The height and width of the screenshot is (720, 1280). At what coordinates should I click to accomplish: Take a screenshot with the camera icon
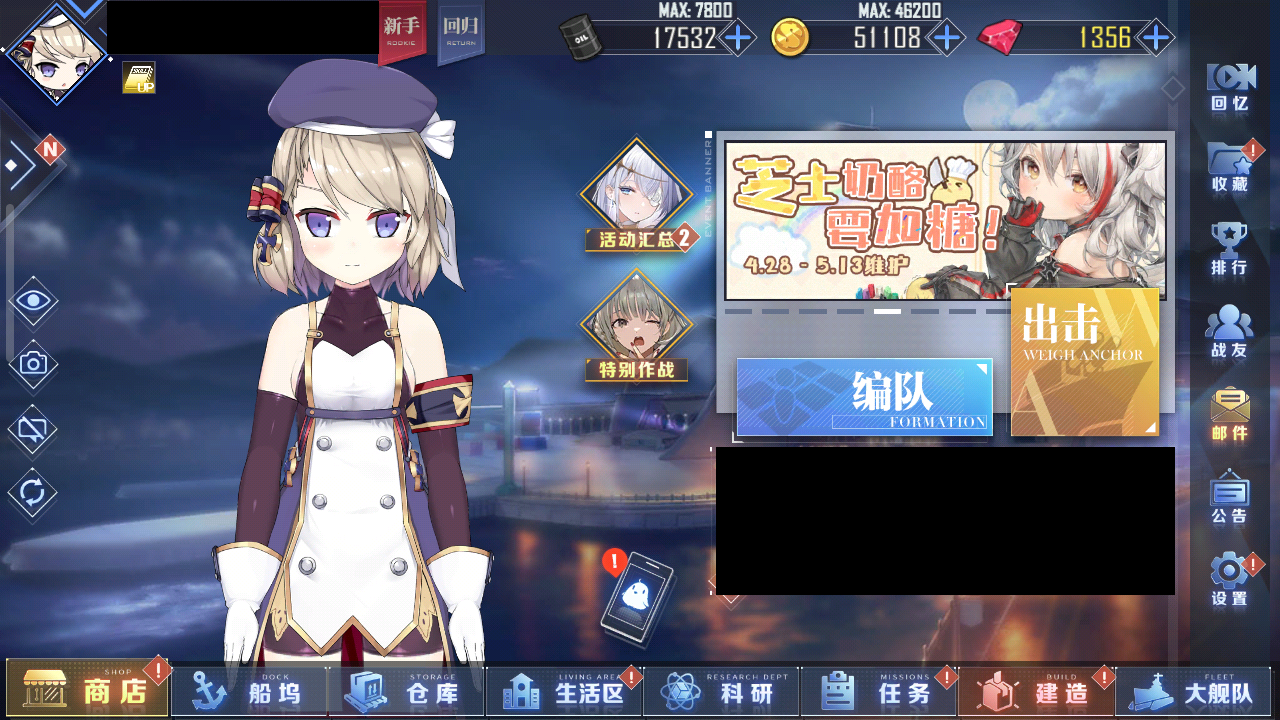pyautogui.click(x=31, y=362)
